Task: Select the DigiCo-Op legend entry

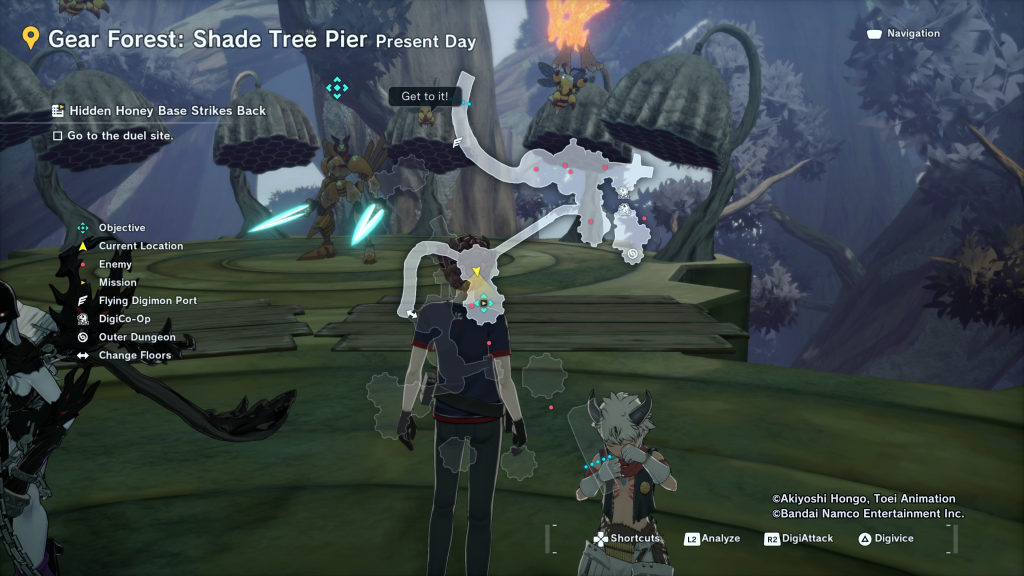Action: tap(124, 319)
